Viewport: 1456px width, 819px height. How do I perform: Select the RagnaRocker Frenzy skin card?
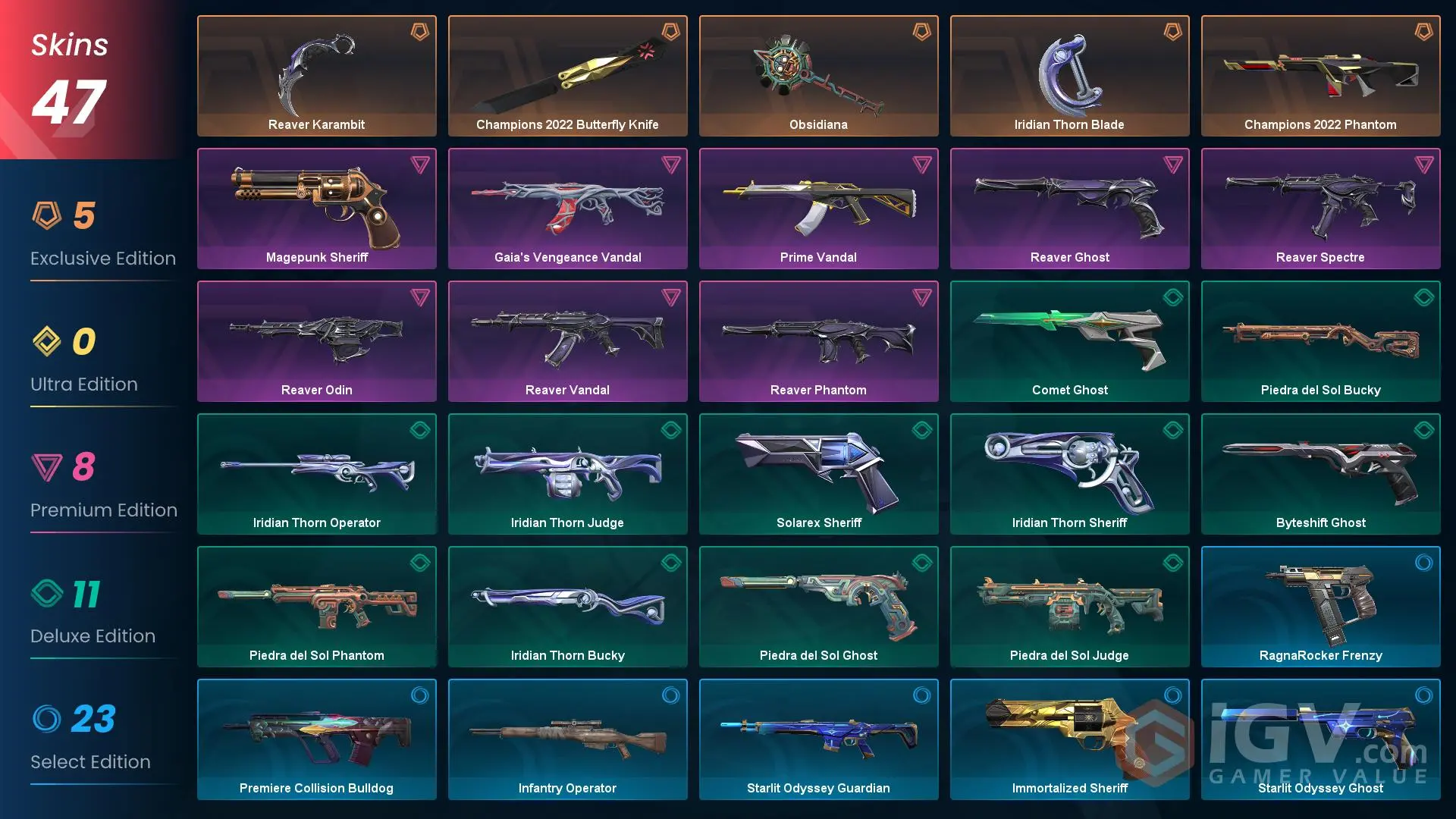(x=1319, y=606)
